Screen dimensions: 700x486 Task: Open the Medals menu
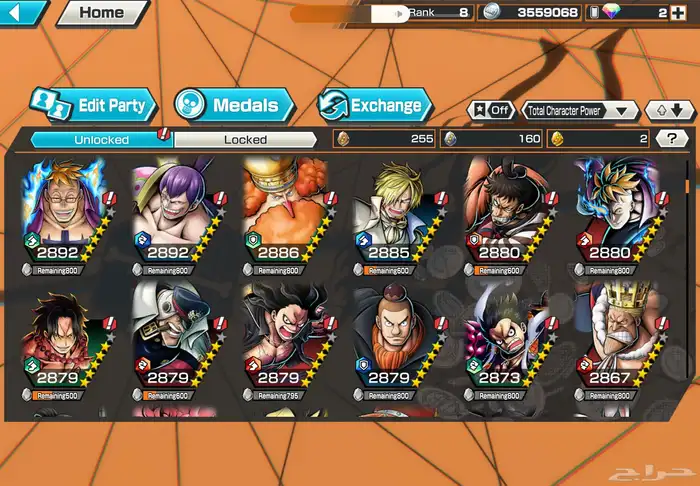235,105
